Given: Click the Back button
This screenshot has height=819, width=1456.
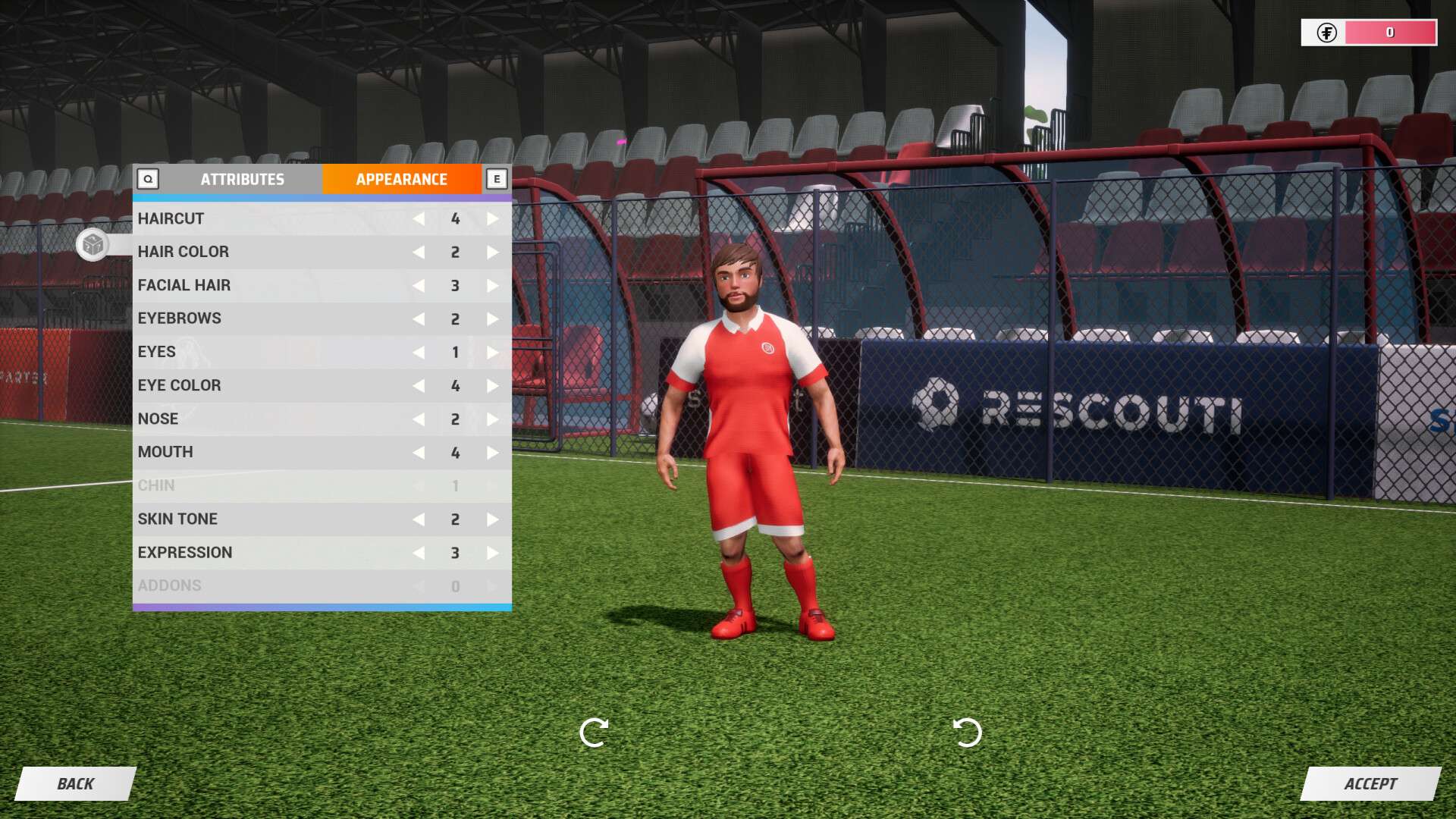Looking at the screenshot, I should (76, 783).
